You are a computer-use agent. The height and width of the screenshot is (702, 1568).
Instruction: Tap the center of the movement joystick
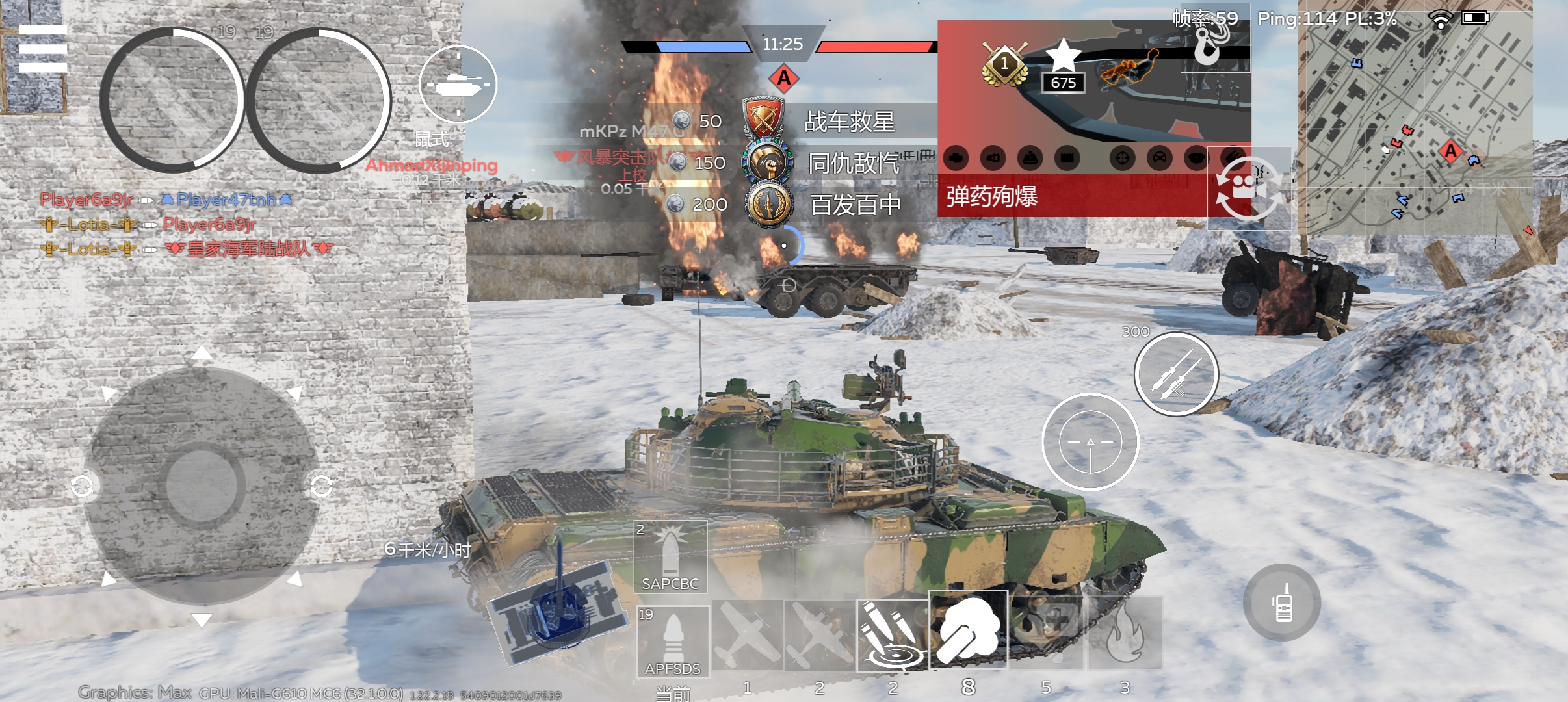202,484
